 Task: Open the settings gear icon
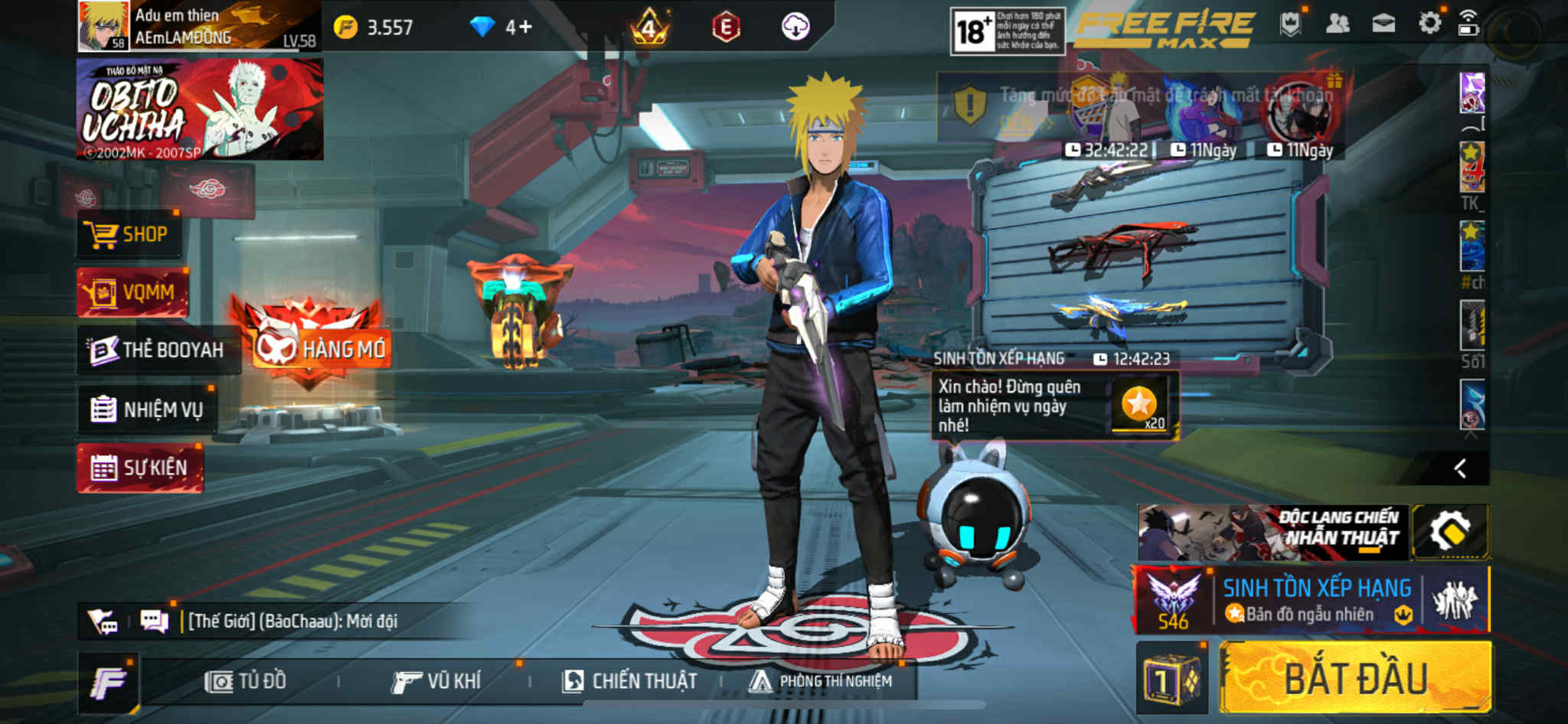coord(1429,24)
